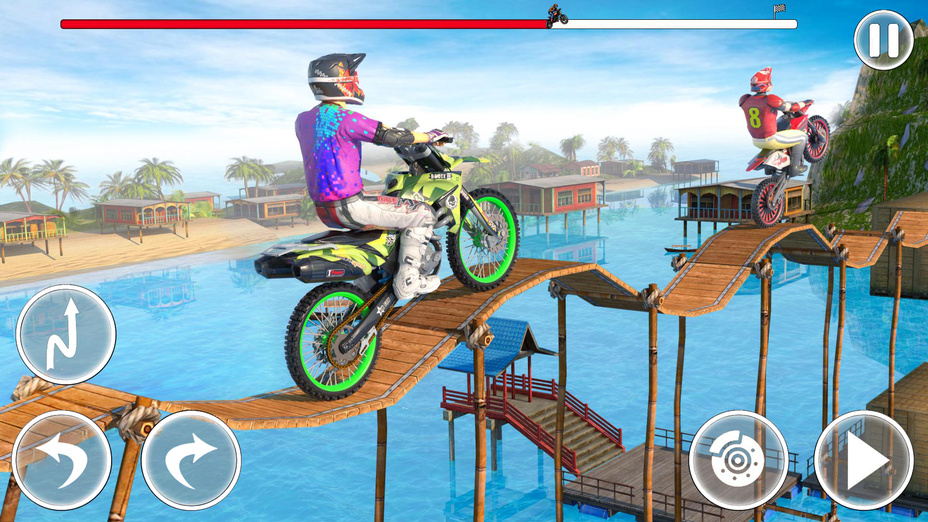Screen dimensions: 928x522
Task: Tap the winding-arrow button
Action: pyautogui.click(x=65, y=334)
